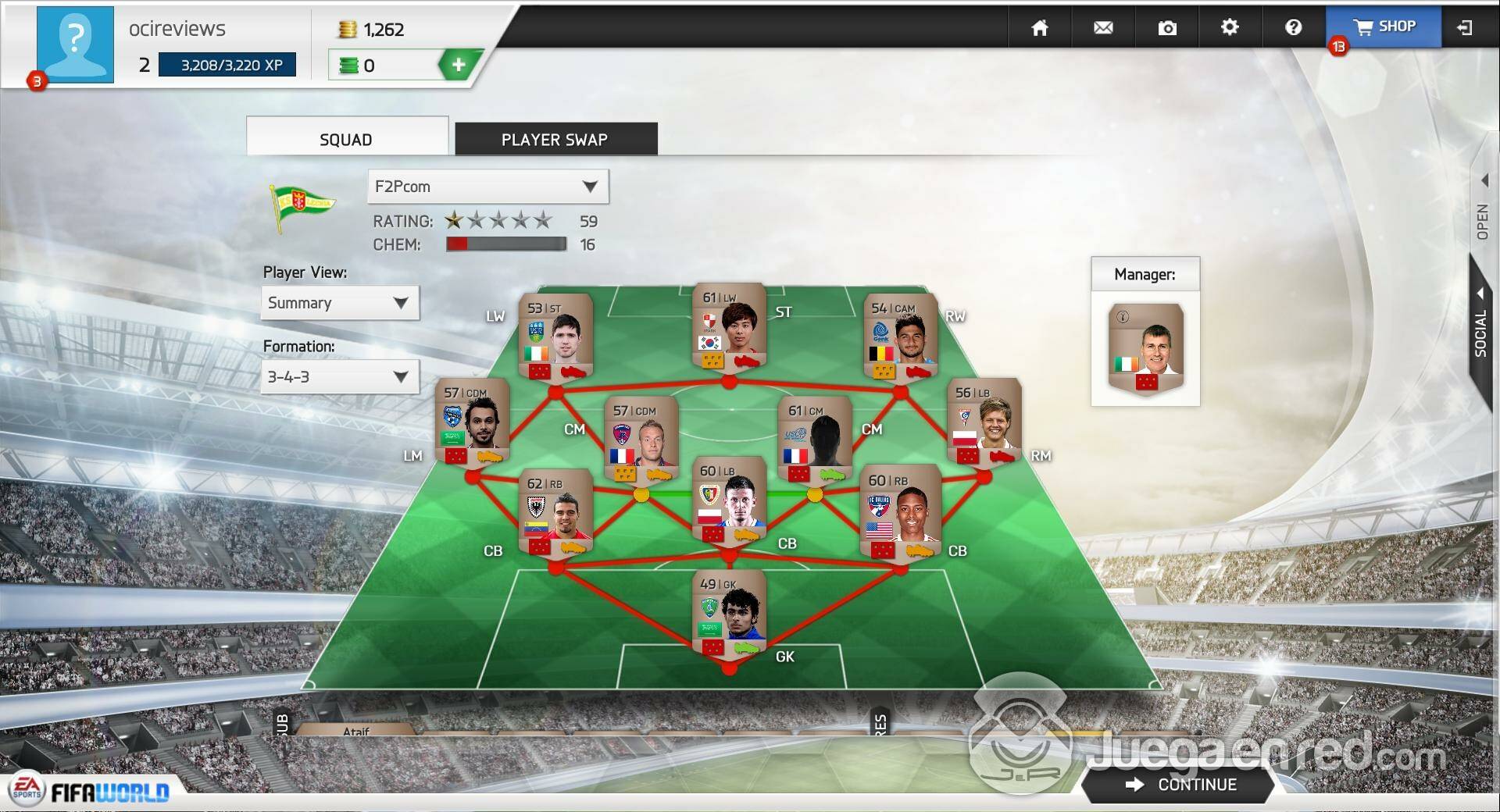Add funds with the green plus button
Screen dimensions: 1500x812
pyautogui.click(x=459, y=65)
